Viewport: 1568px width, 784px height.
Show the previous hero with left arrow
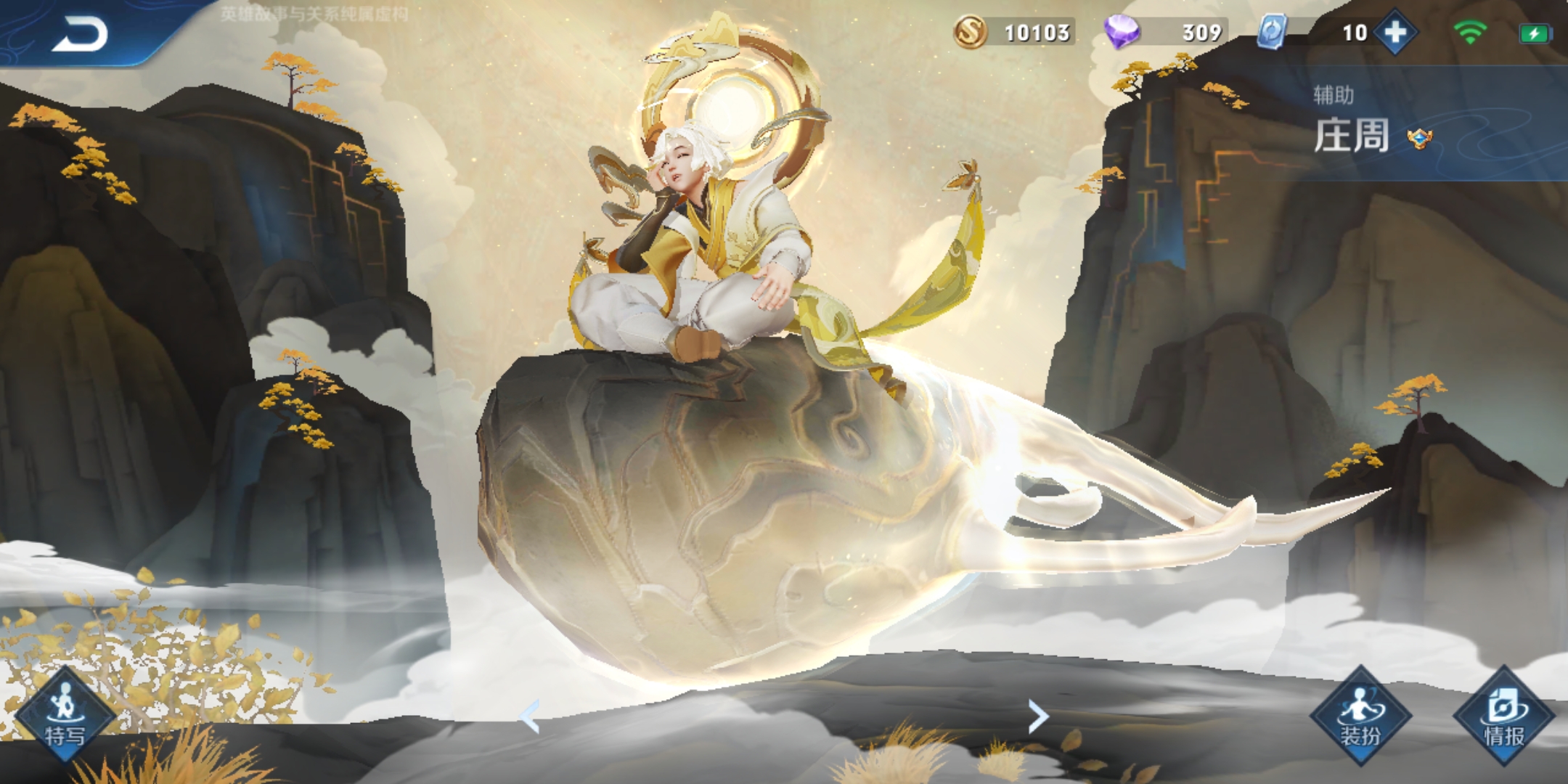coord(531,716)
